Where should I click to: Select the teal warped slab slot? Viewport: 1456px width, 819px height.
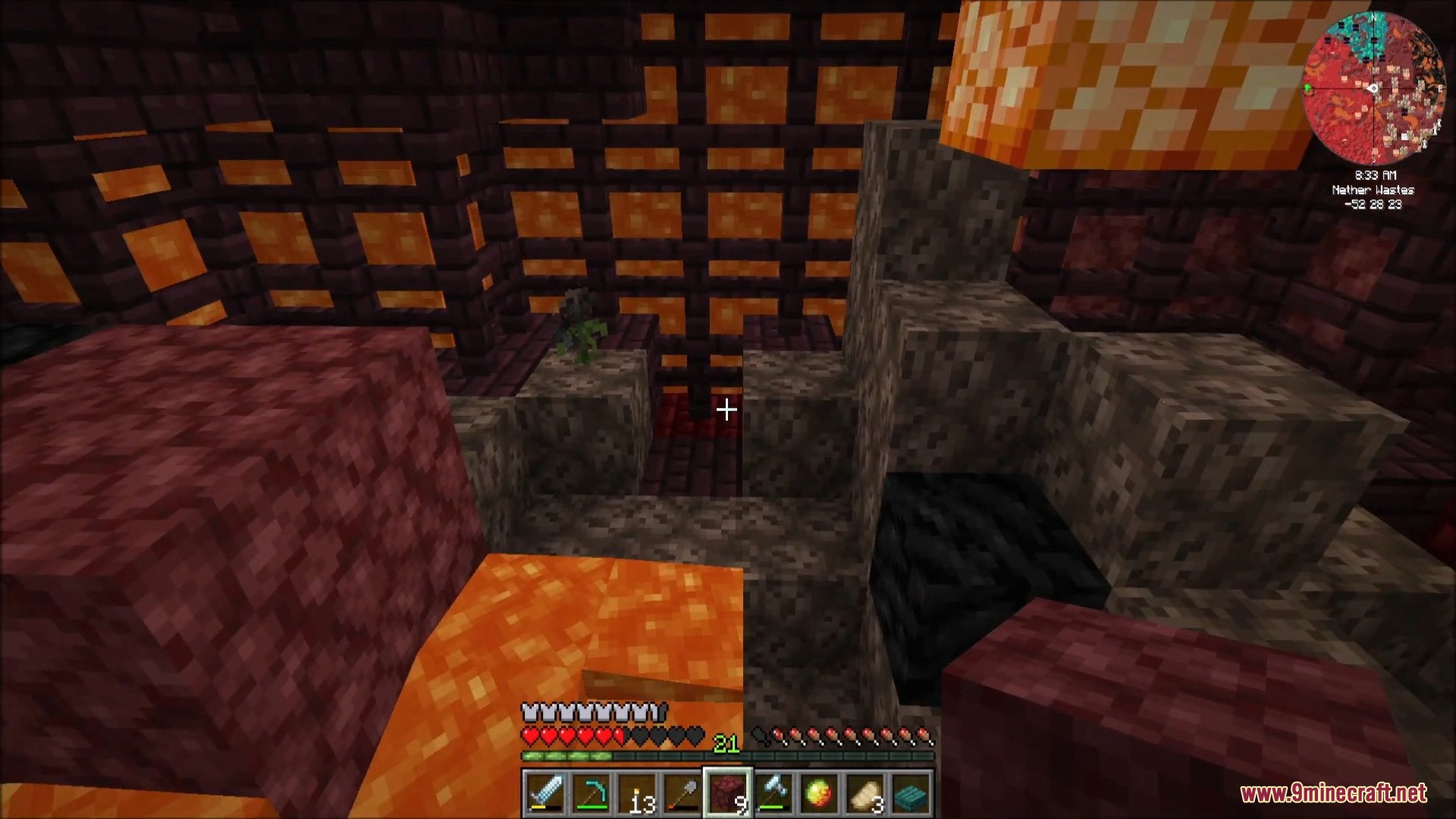pos(912,793)
